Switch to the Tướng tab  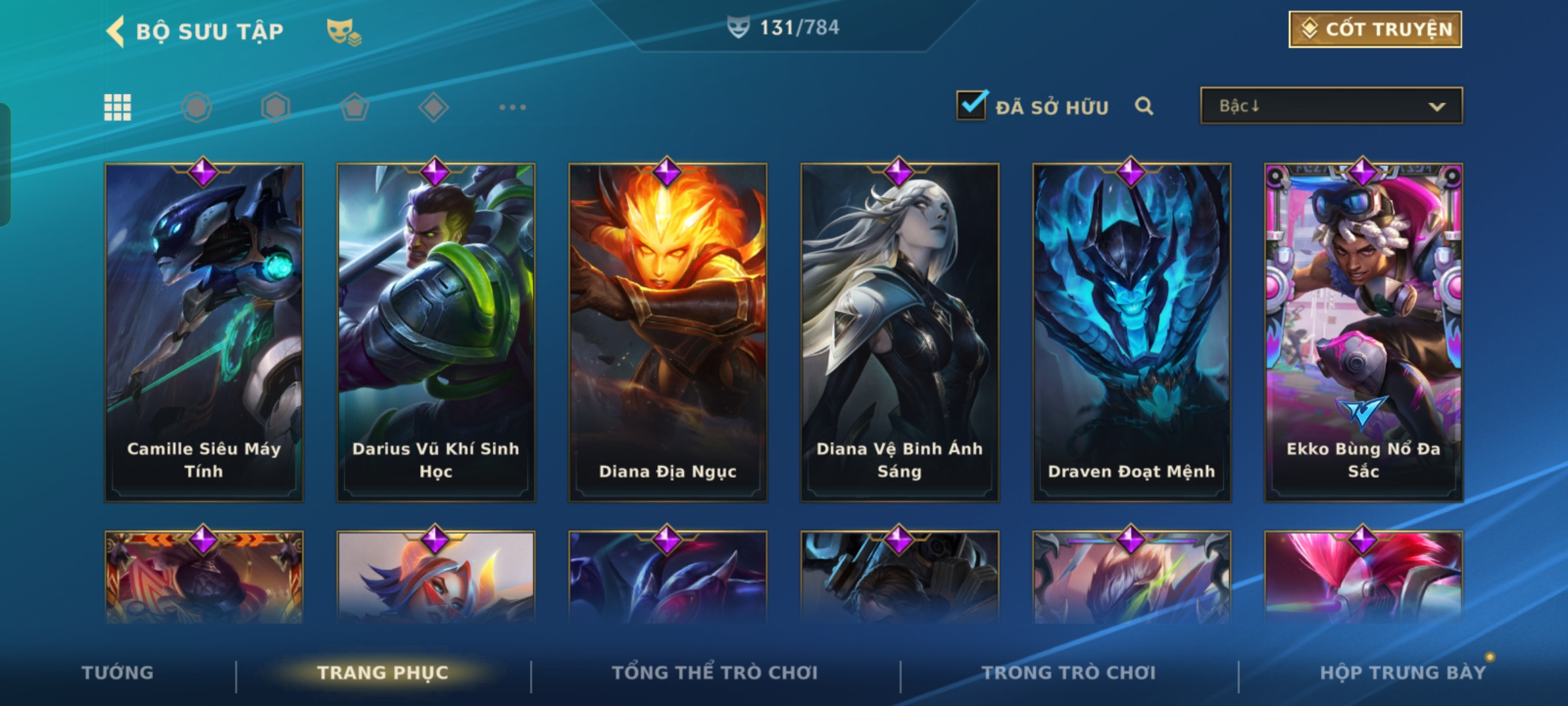(118, 673)
